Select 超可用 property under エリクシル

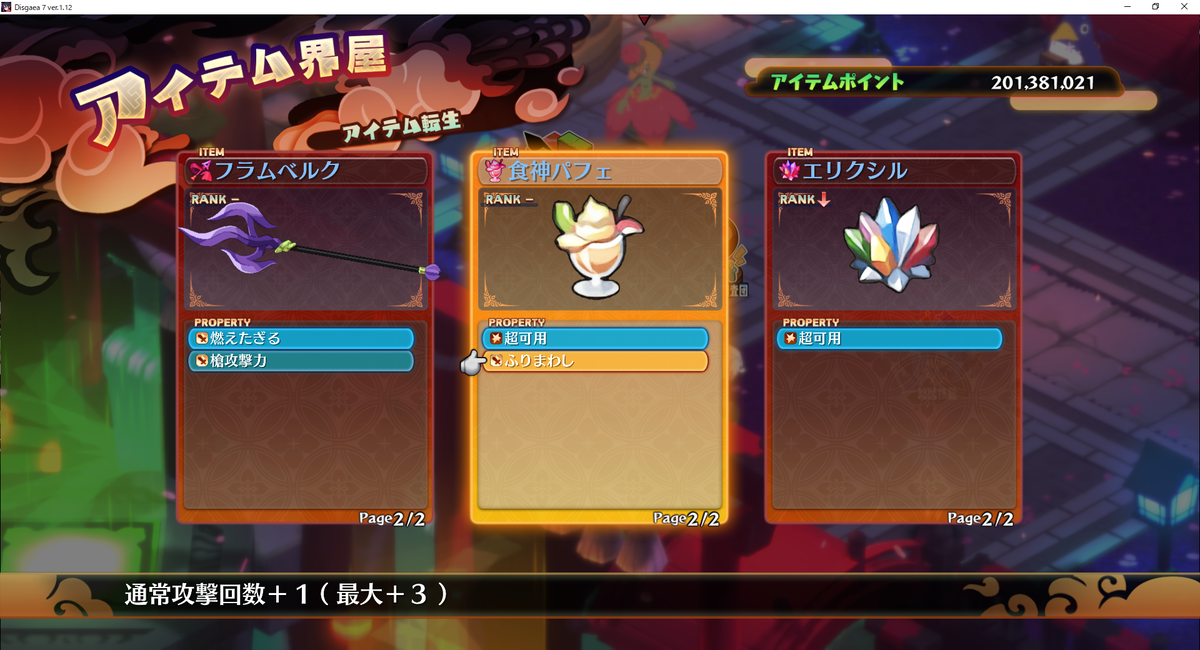point(889,338)
